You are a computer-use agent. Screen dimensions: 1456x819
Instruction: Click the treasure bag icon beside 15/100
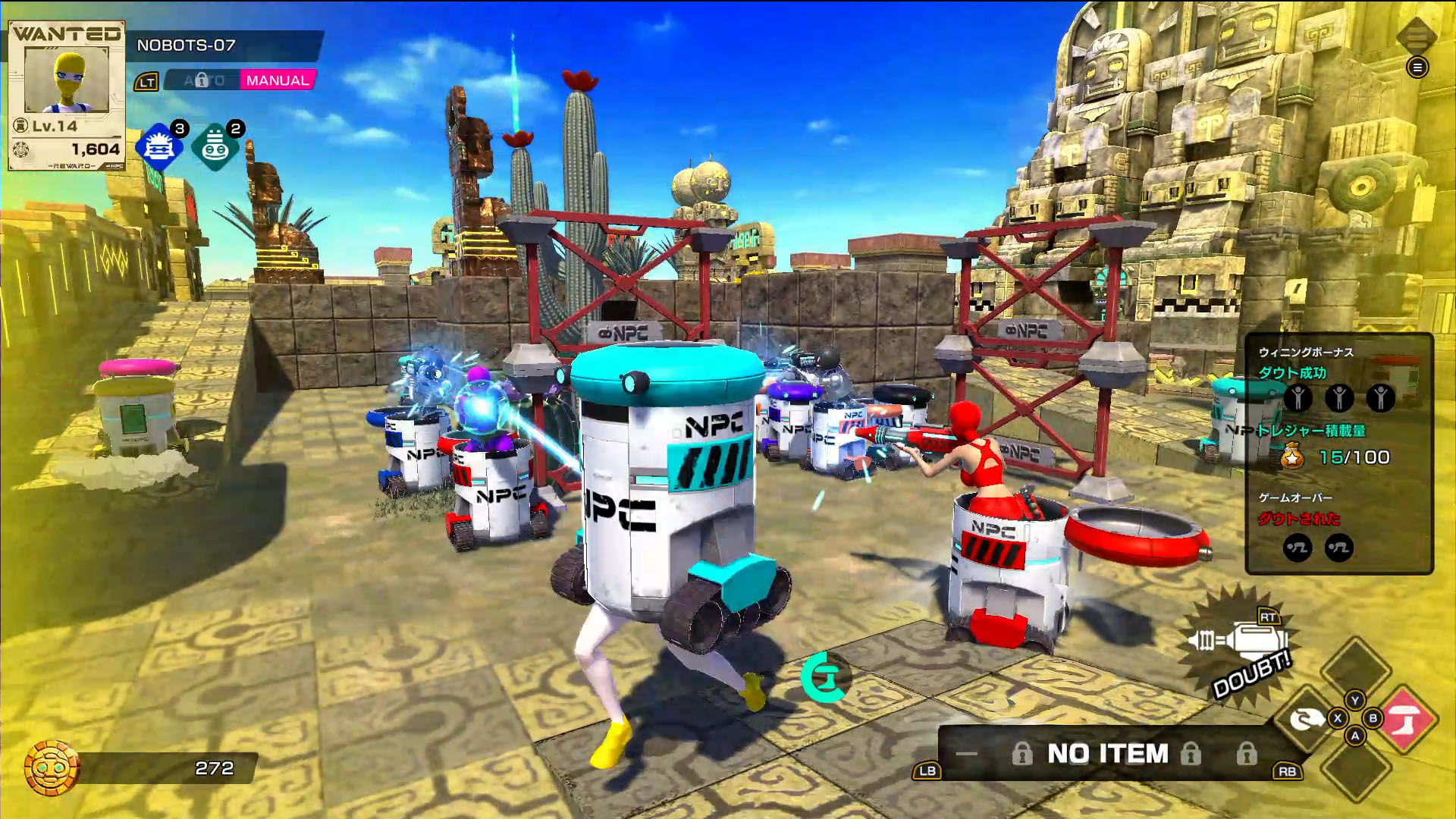[x=1292, y=457]
